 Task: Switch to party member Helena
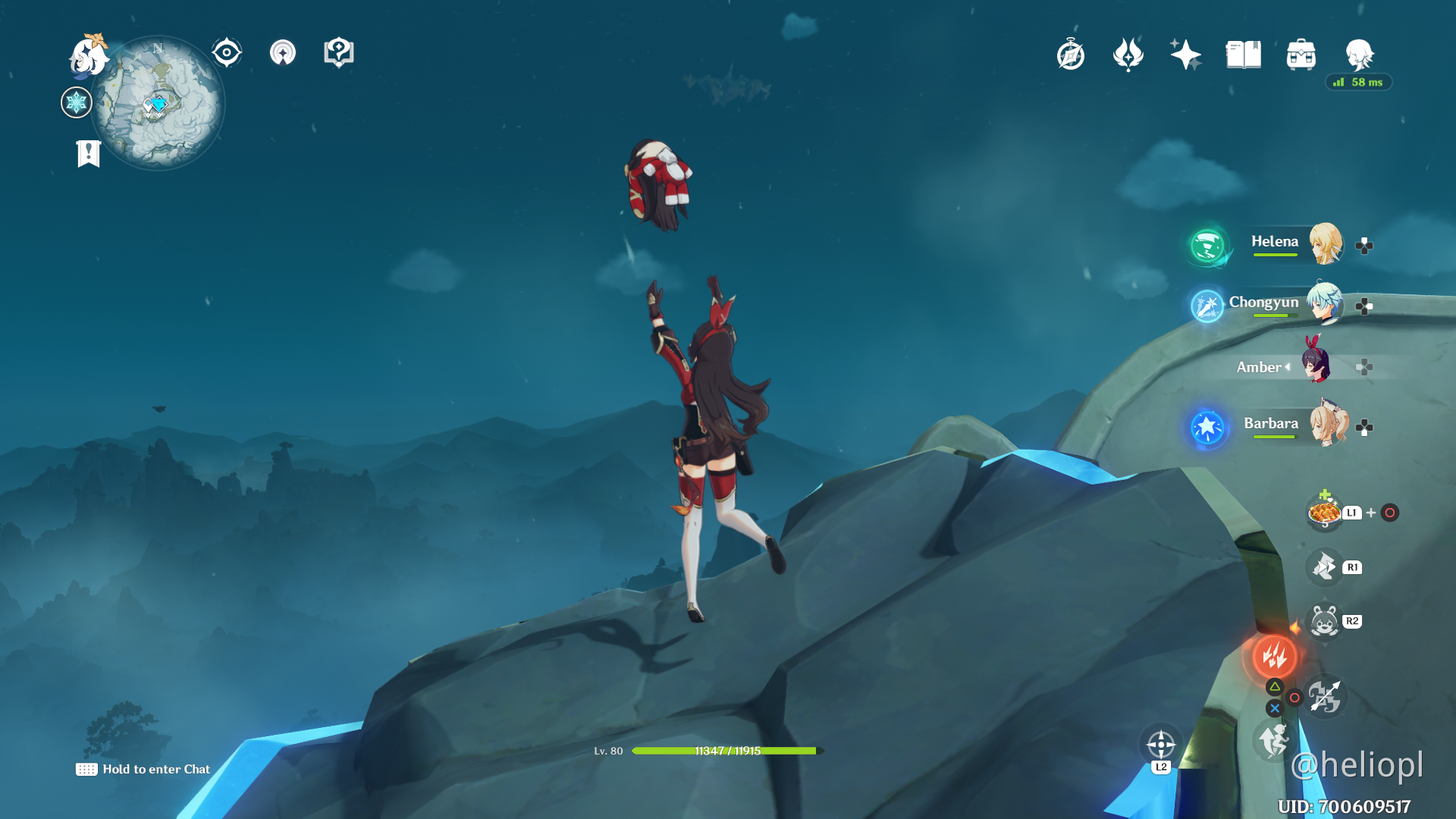point(1324,243)
